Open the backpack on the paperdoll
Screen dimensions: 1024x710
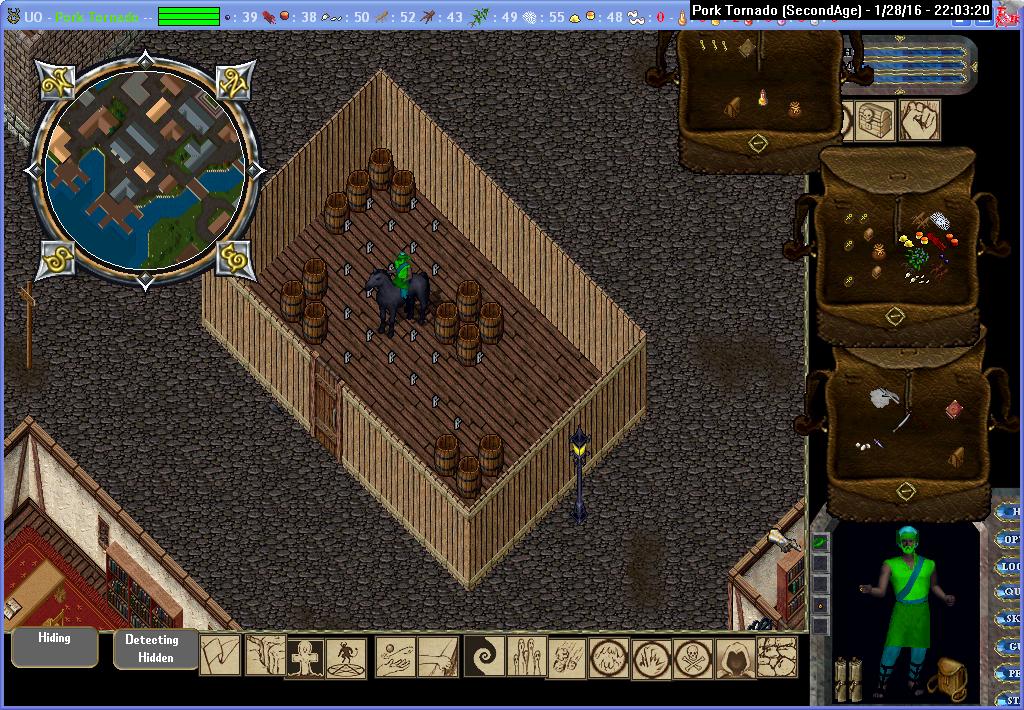(x=945, y=679)
